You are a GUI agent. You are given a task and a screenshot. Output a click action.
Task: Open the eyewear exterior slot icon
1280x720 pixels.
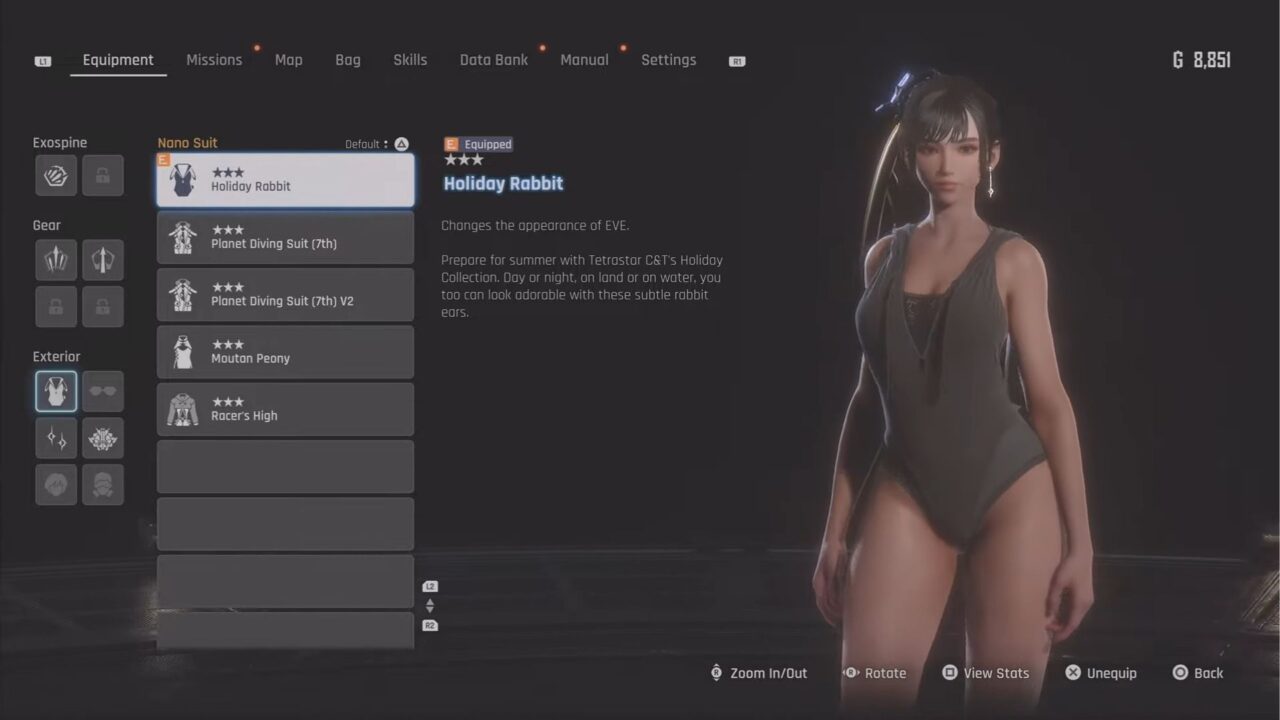[103, 391]
